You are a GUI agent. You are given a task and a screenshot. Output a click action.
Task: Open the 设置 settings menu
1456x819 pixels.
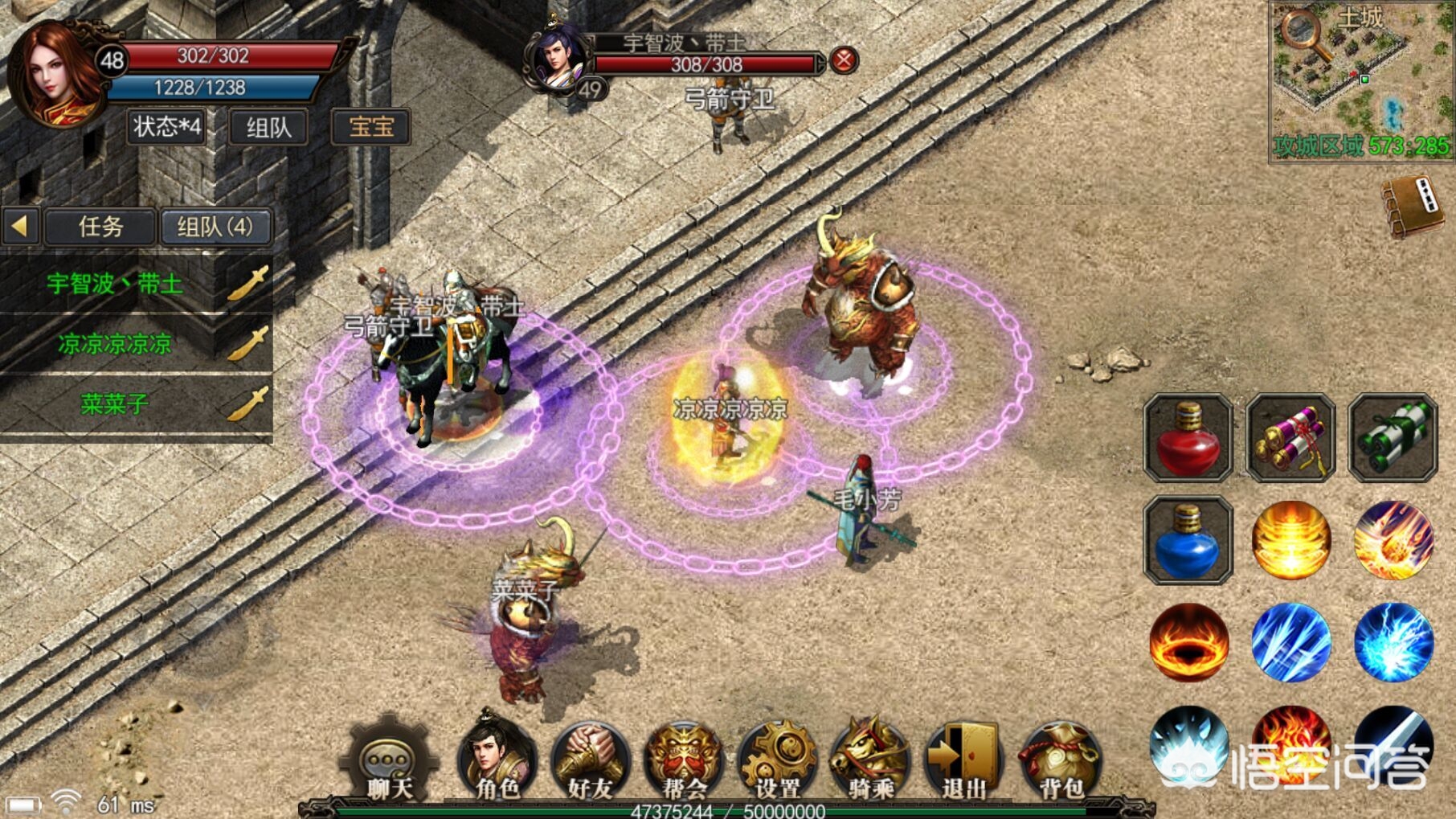(777, 761)
